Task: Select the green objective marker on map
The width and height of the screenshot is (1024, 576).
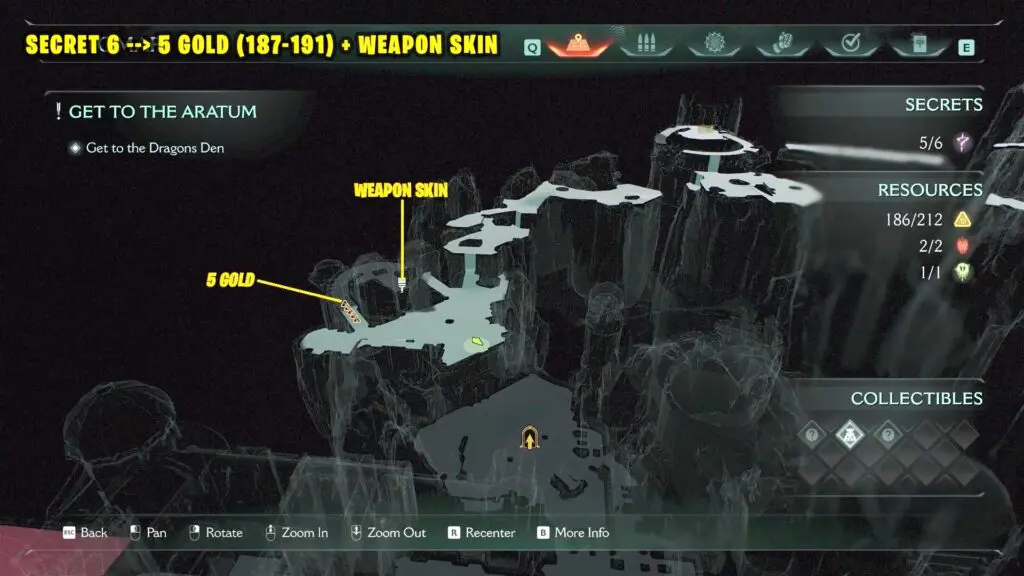Action: click(x=479, y=343)
